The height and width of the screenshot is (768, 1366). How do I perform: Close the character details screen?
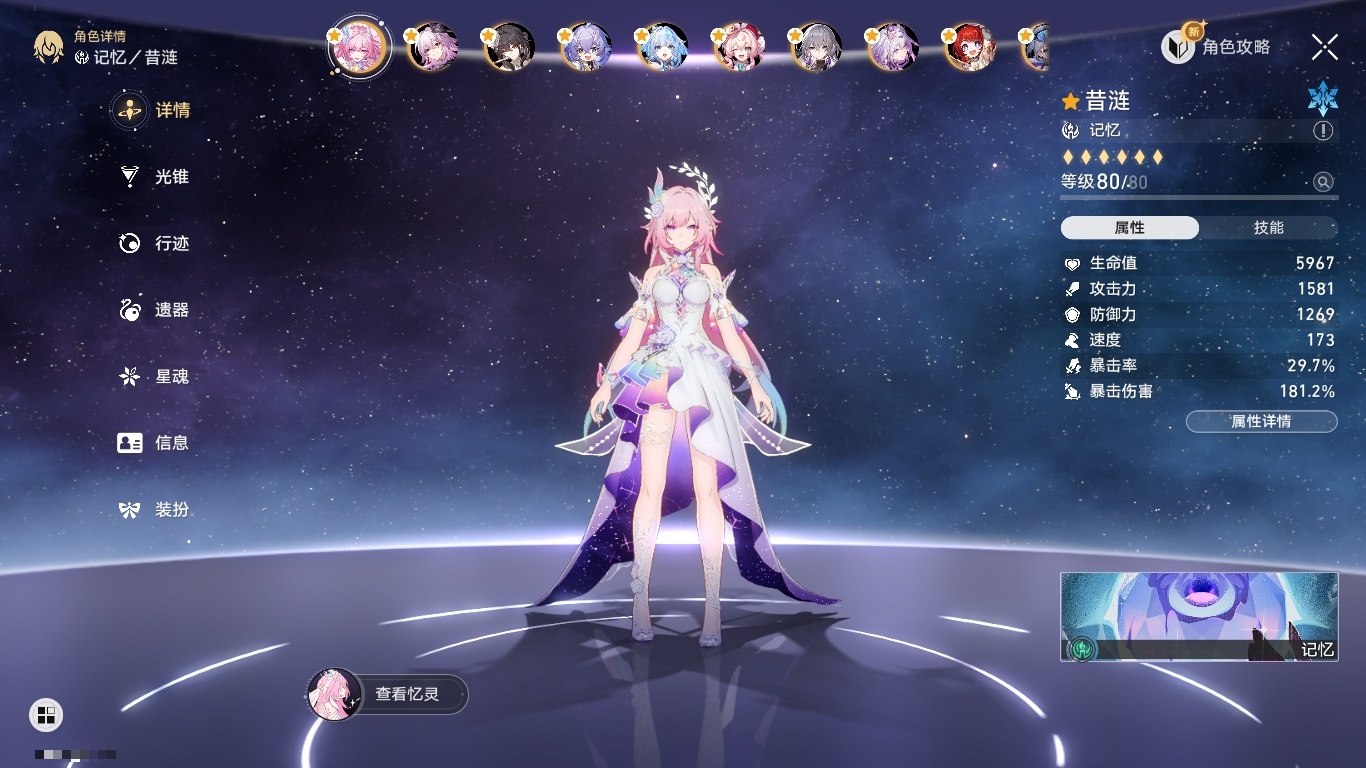tap(1324, 47)
